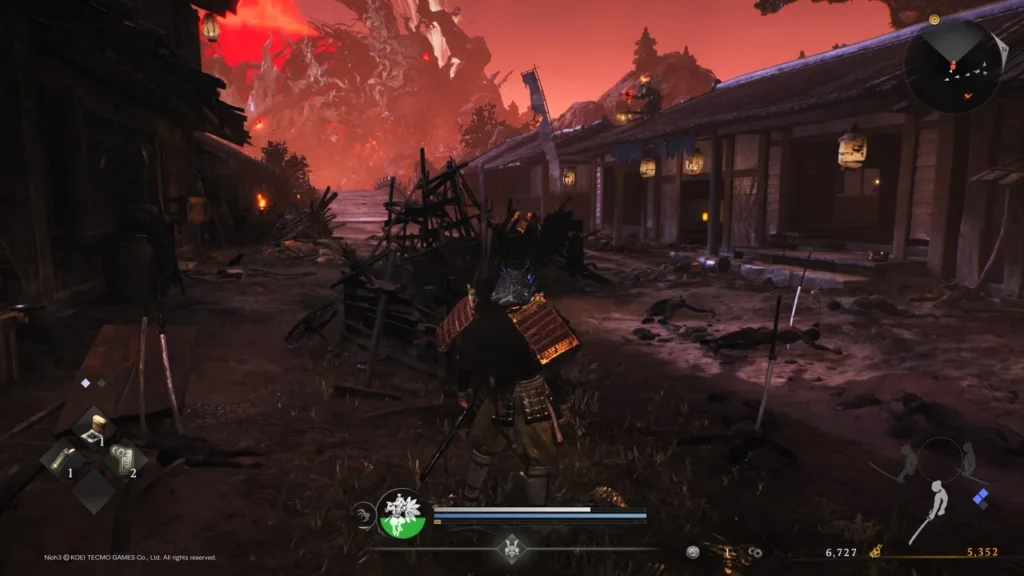Viewport: 1024px width, 576px height.
Task: Click the gold marker above the minimap
Action: click(x=934, y=19)
